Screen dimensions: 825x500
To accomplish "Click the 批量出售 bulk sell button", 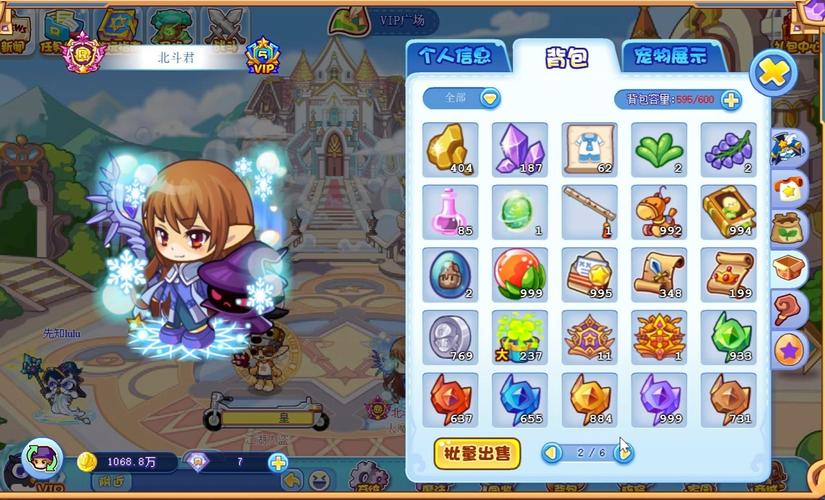I will 477,453.
